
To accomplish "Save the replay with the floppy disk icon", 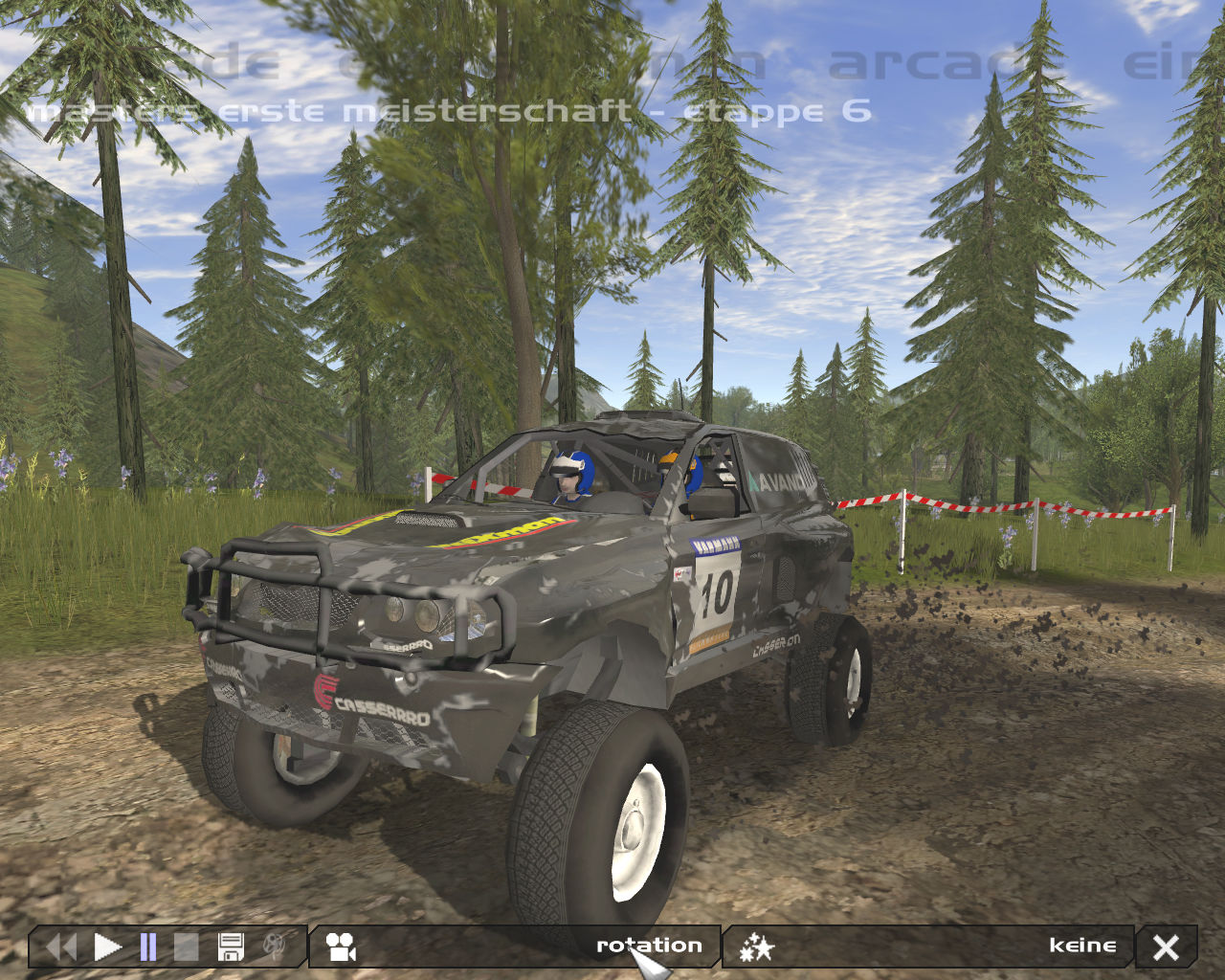I will (231, 947).
